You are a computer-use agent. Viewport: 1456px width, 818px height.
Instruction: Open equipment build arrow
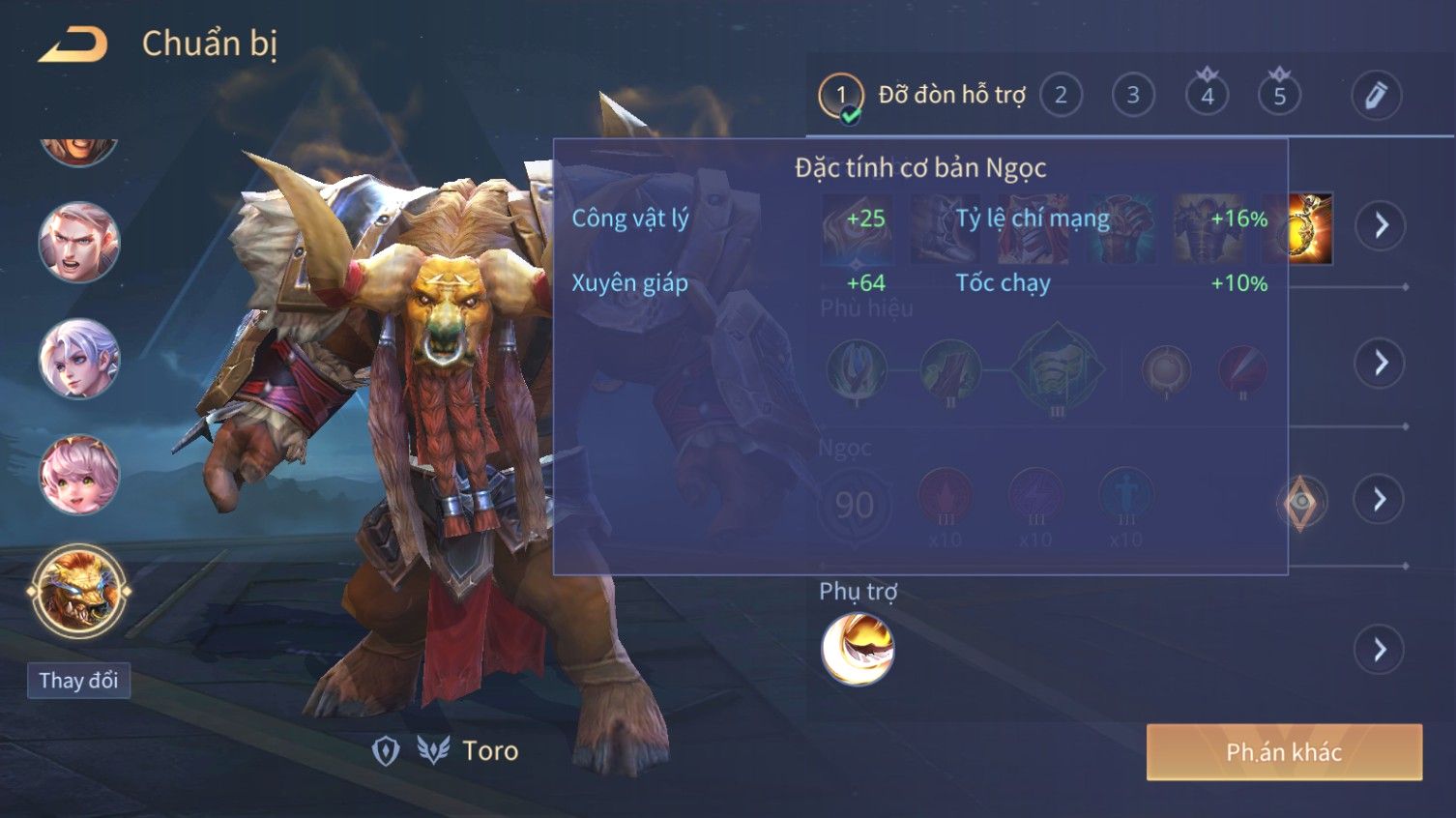(x=1380, y=225)
